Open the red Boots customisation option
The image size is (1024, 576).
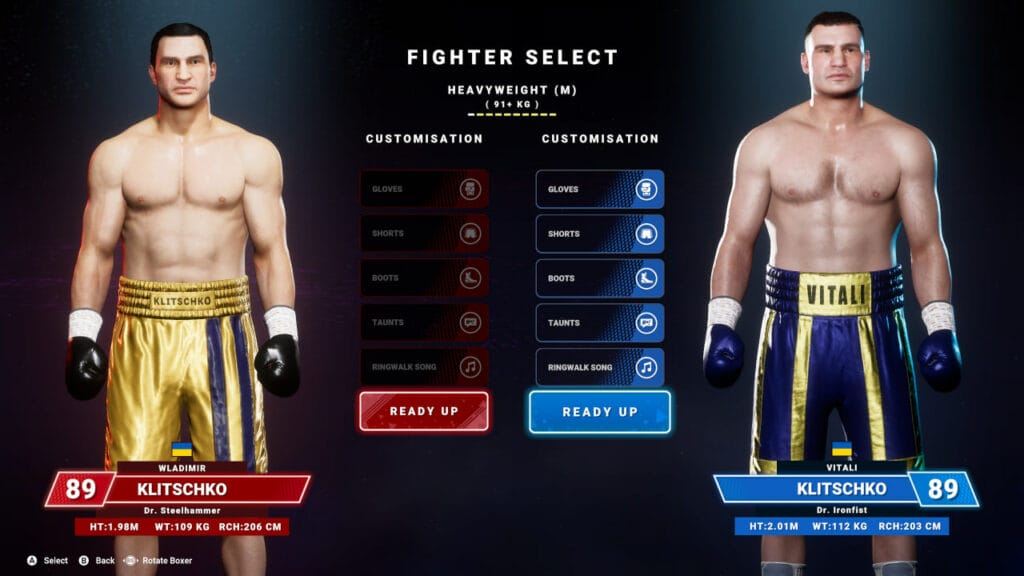424,278
